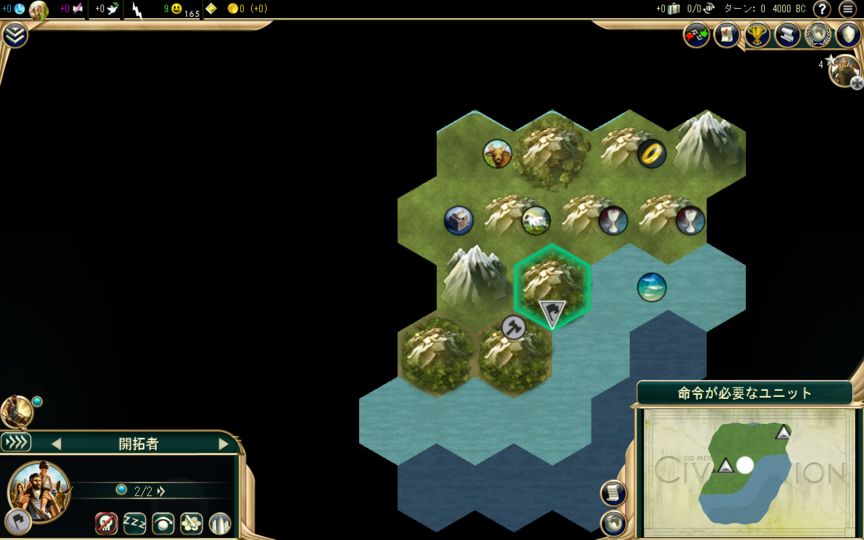This screenshot has width=864, height=540.
Task: Collapse the unit panel with chevron button
Action: click(x=16, y=442)
